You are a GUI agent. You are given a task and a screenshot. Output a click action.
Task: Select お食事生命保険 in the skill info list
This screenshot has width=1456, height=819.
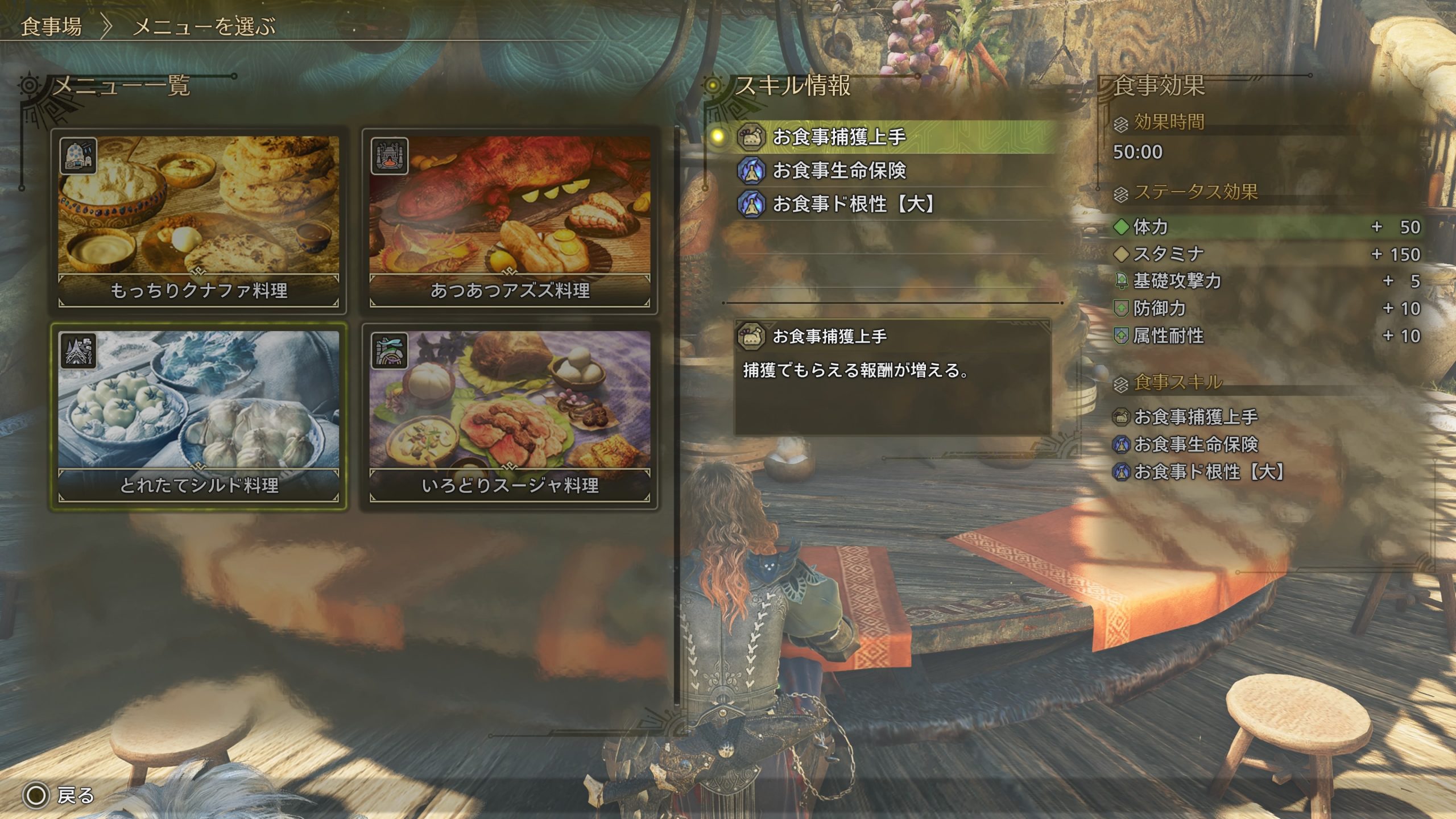(838, 170)
